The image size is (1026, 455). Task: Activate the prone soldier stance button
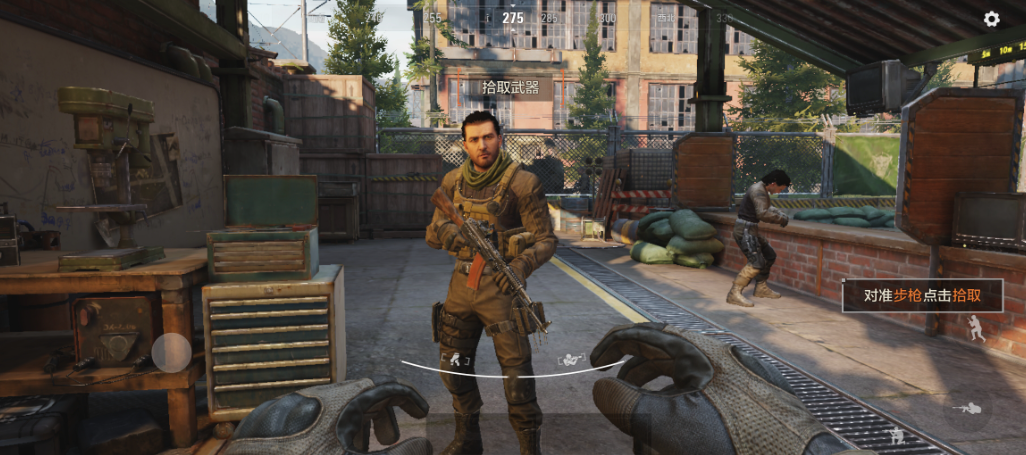point(967,408)
